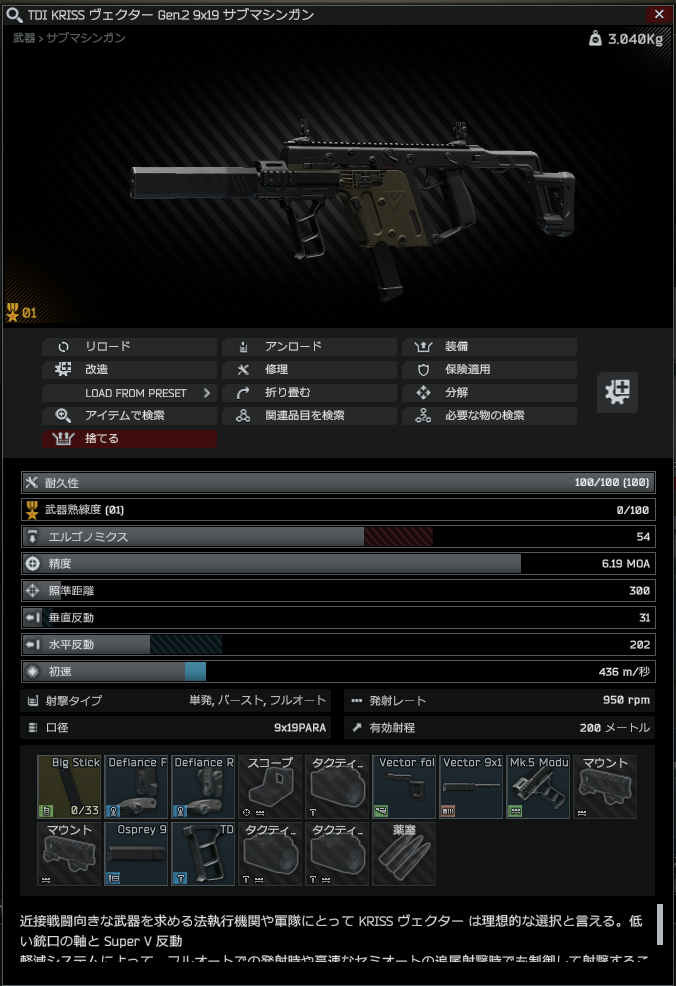Choose リロード (reload) action
Image resolution: width=676 pixels, height=986 pixels.
click(x=129, y=347)
